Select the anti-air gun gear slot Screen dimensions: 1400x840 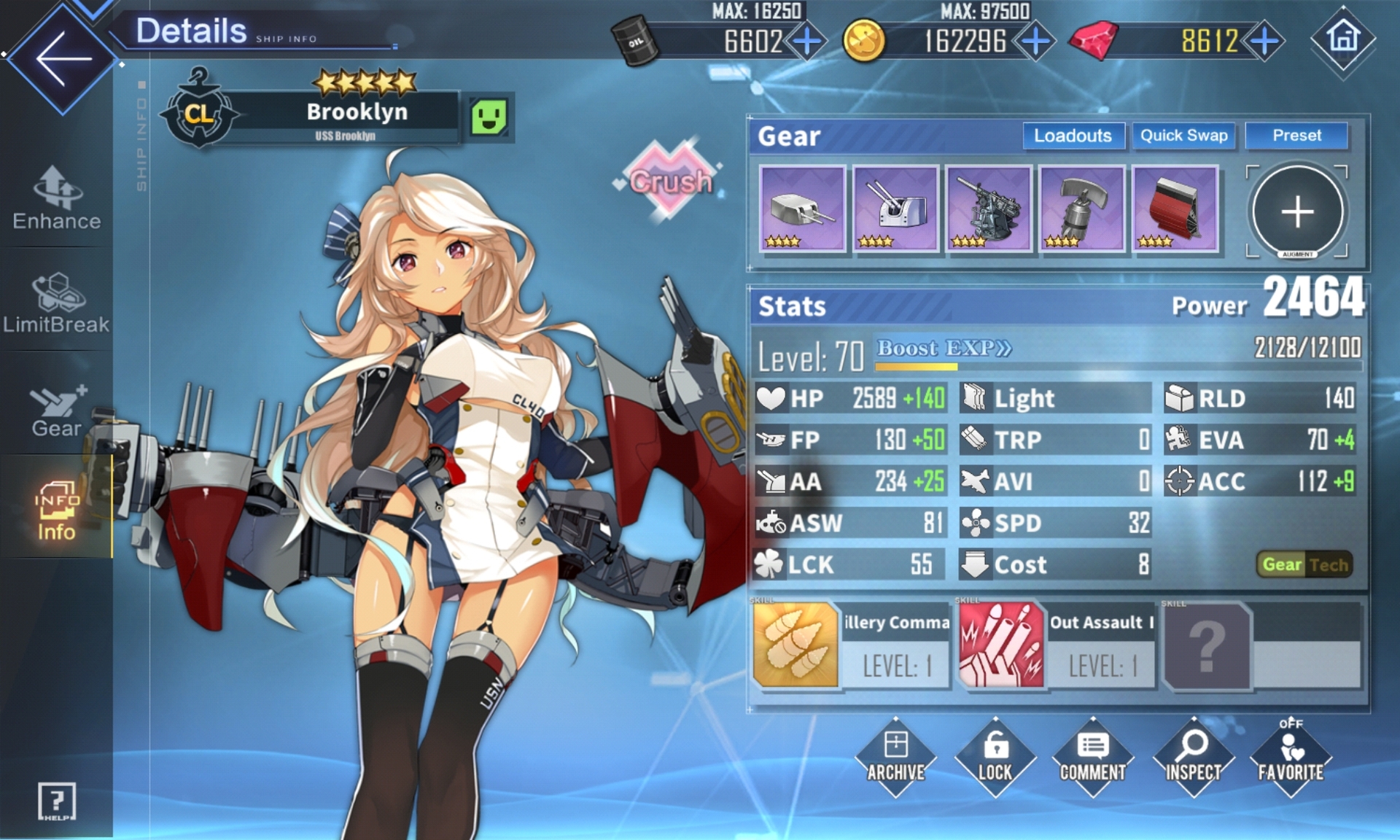click(x=988, y=209)
